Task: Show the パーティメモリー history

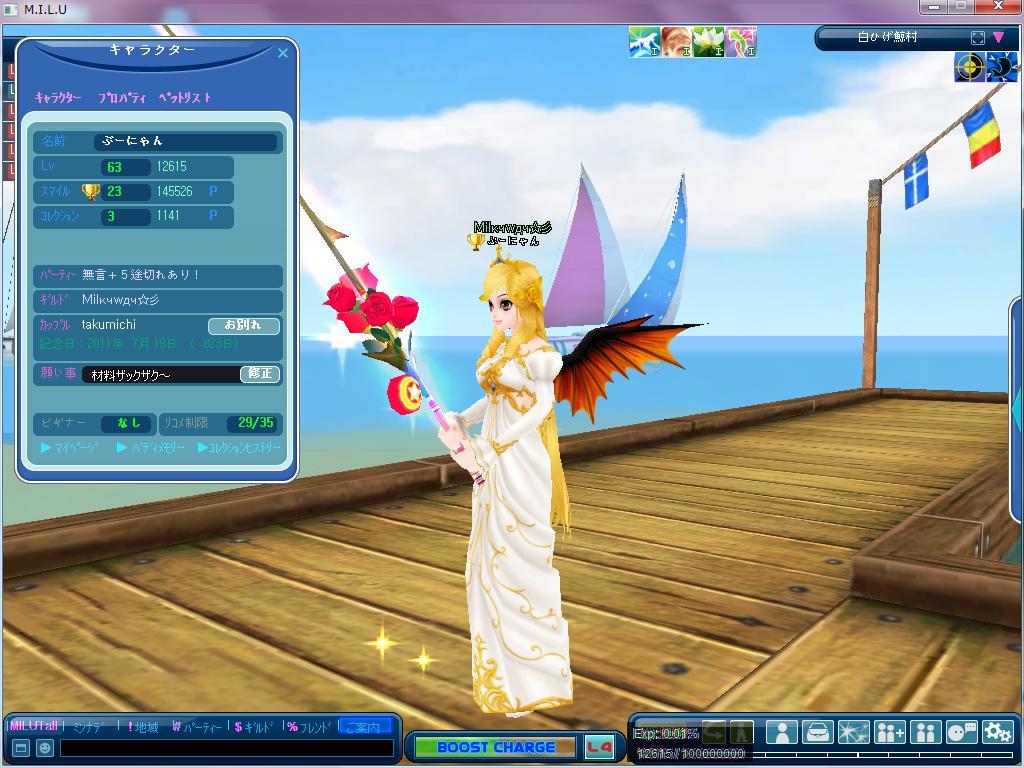Action: click(151, 448)
